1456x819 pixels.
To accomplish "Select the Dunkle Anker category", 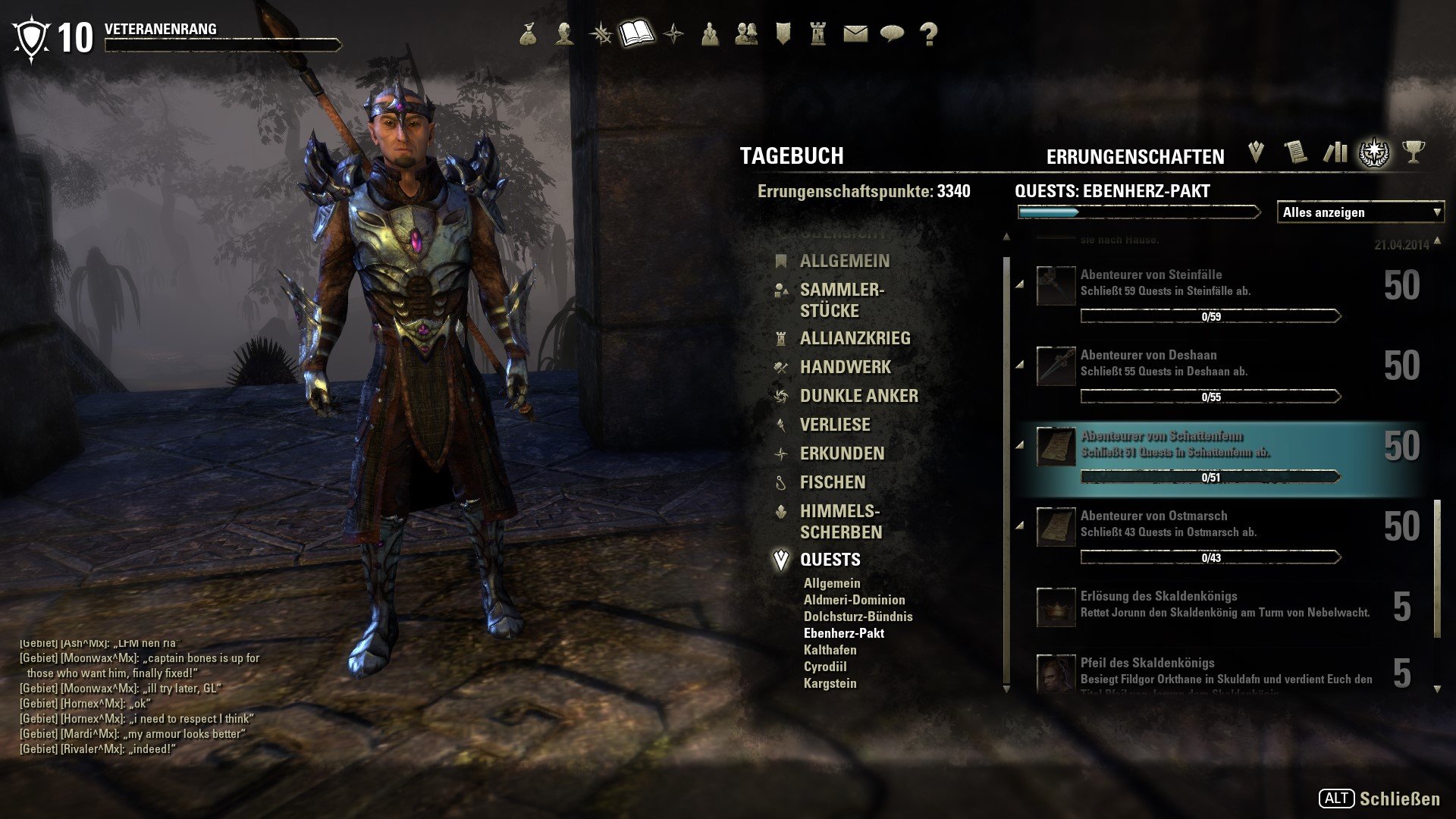I will pos(858,396).
